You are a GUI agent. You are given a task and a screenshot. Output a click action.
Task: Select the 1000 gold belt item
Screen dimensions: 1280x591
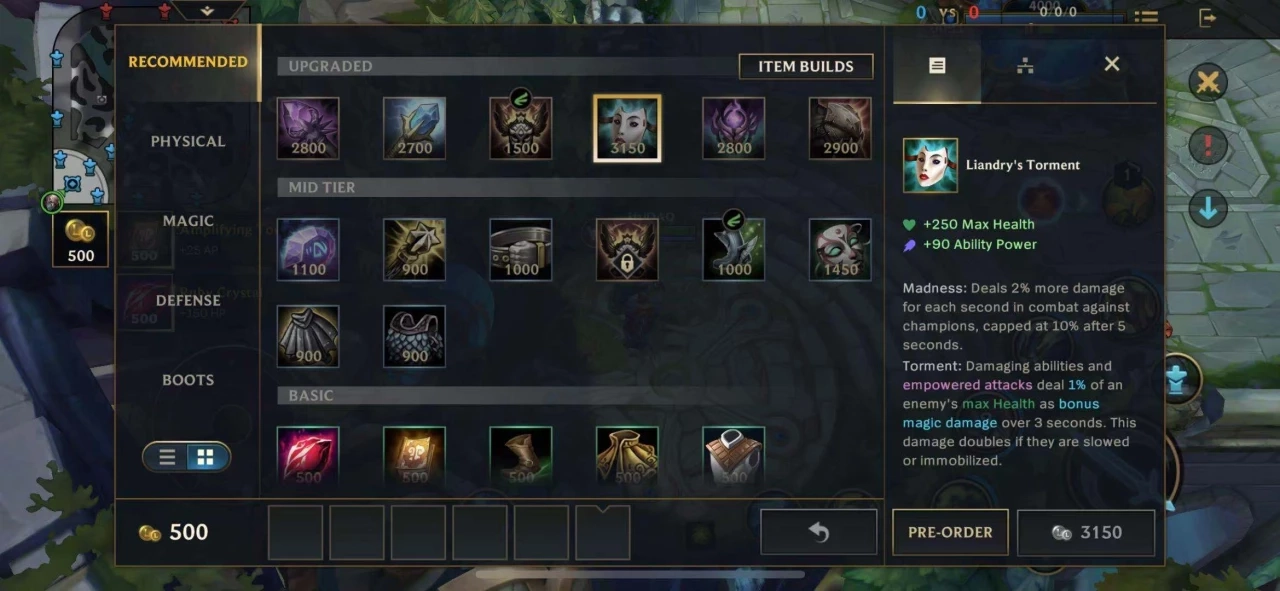521,249
